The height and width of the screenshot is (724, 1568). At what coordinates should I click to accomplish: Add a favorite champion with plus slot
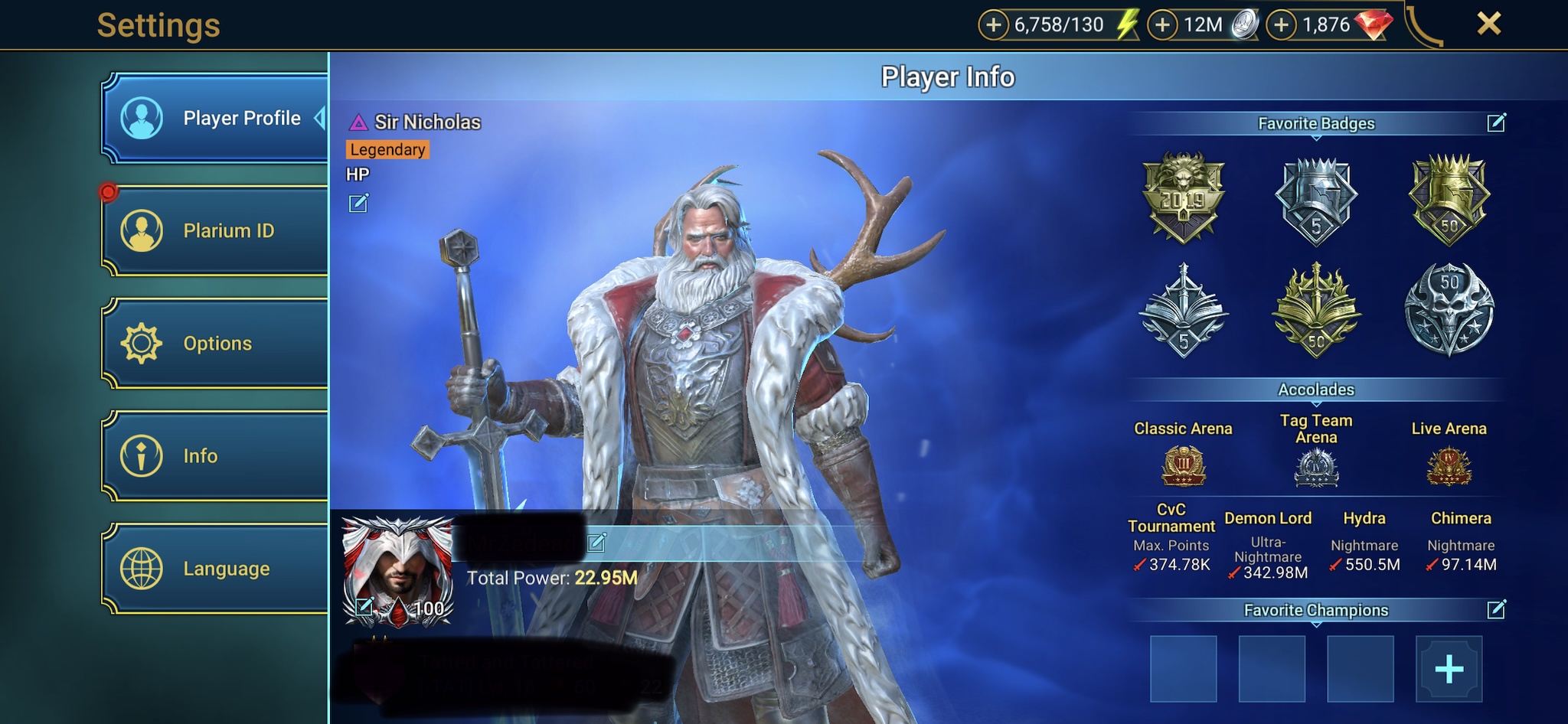pyautogui.click(x=1449, y=670)
